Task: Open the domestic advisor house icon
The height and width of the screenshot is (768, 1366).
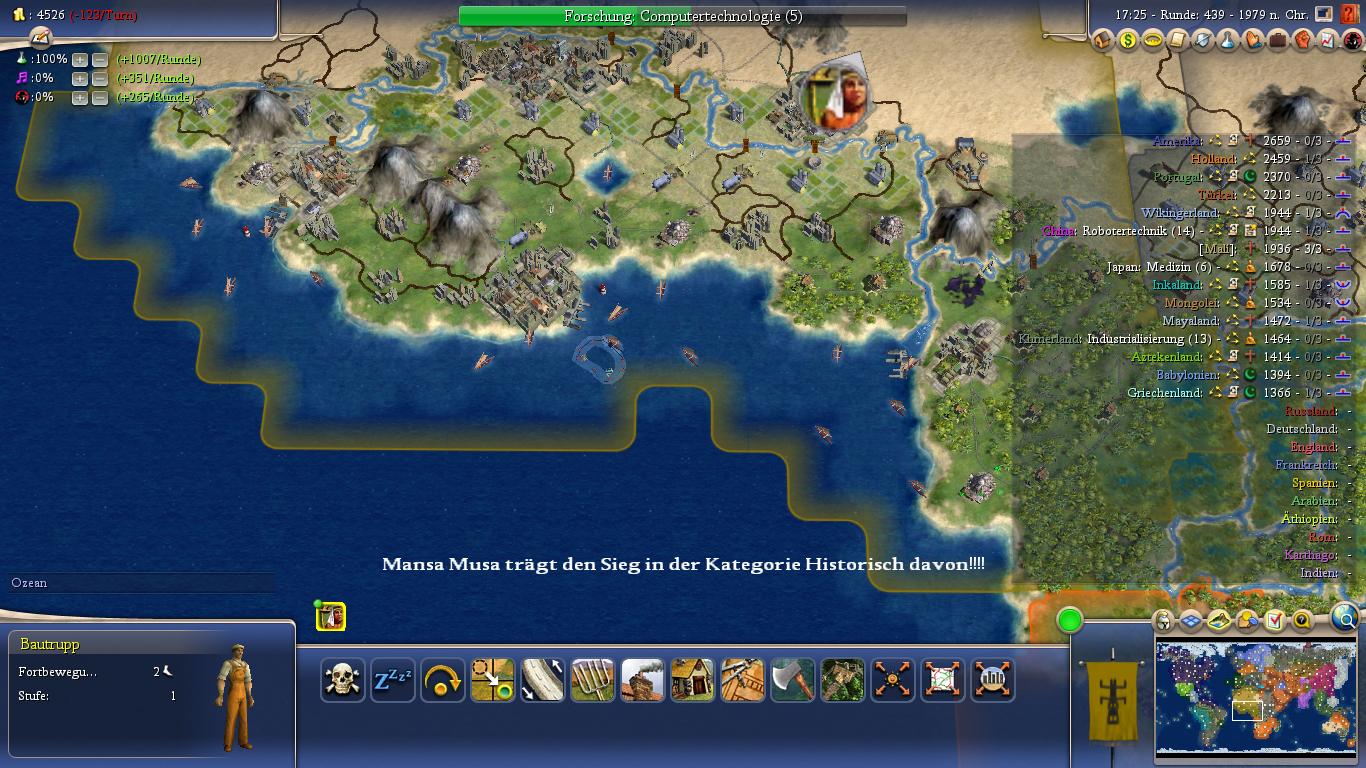Action: (x=1103, y=41)
